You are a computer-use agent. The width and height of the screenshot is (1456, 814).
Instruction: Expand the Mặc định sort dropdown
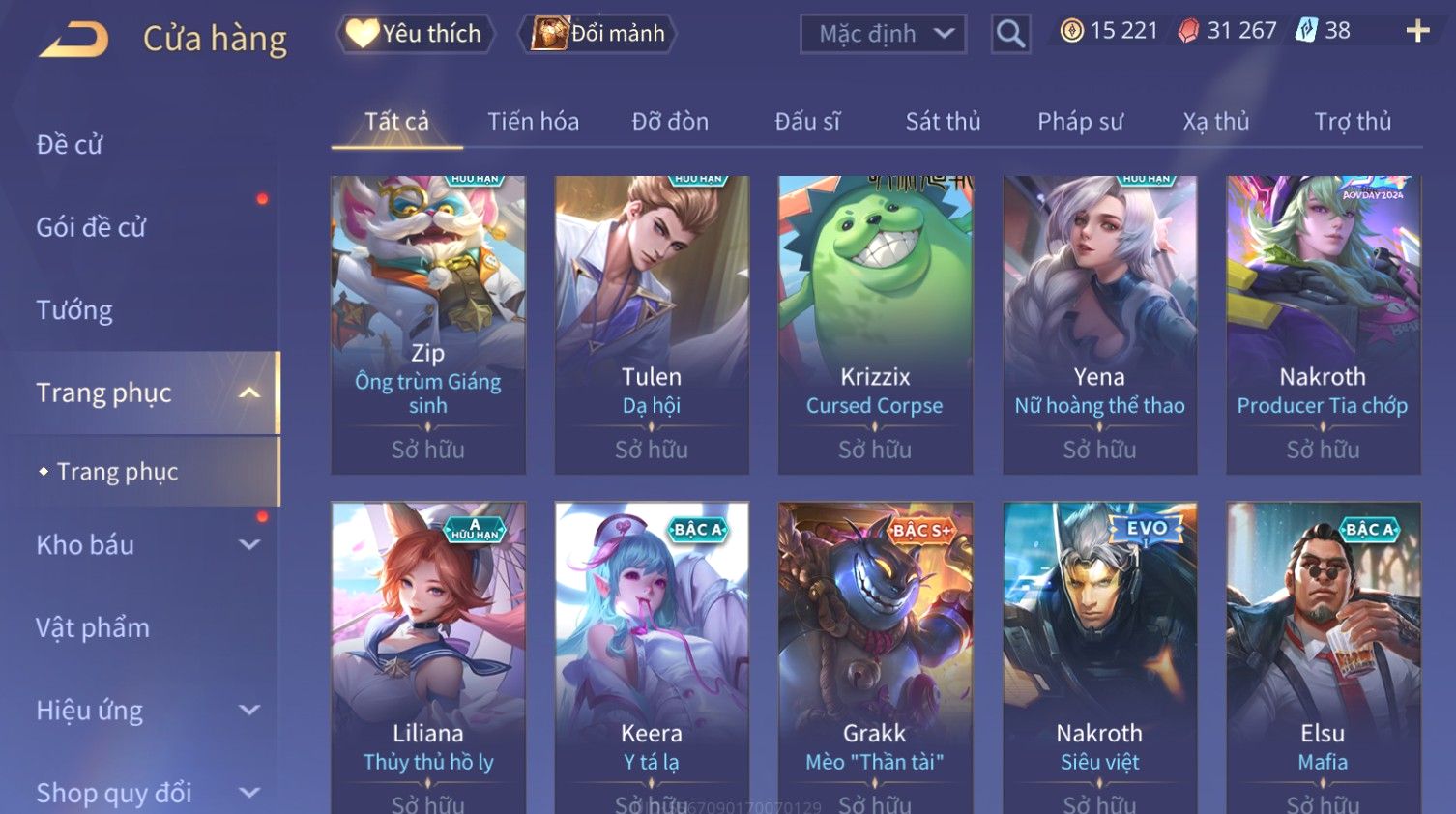click(883, 34)
